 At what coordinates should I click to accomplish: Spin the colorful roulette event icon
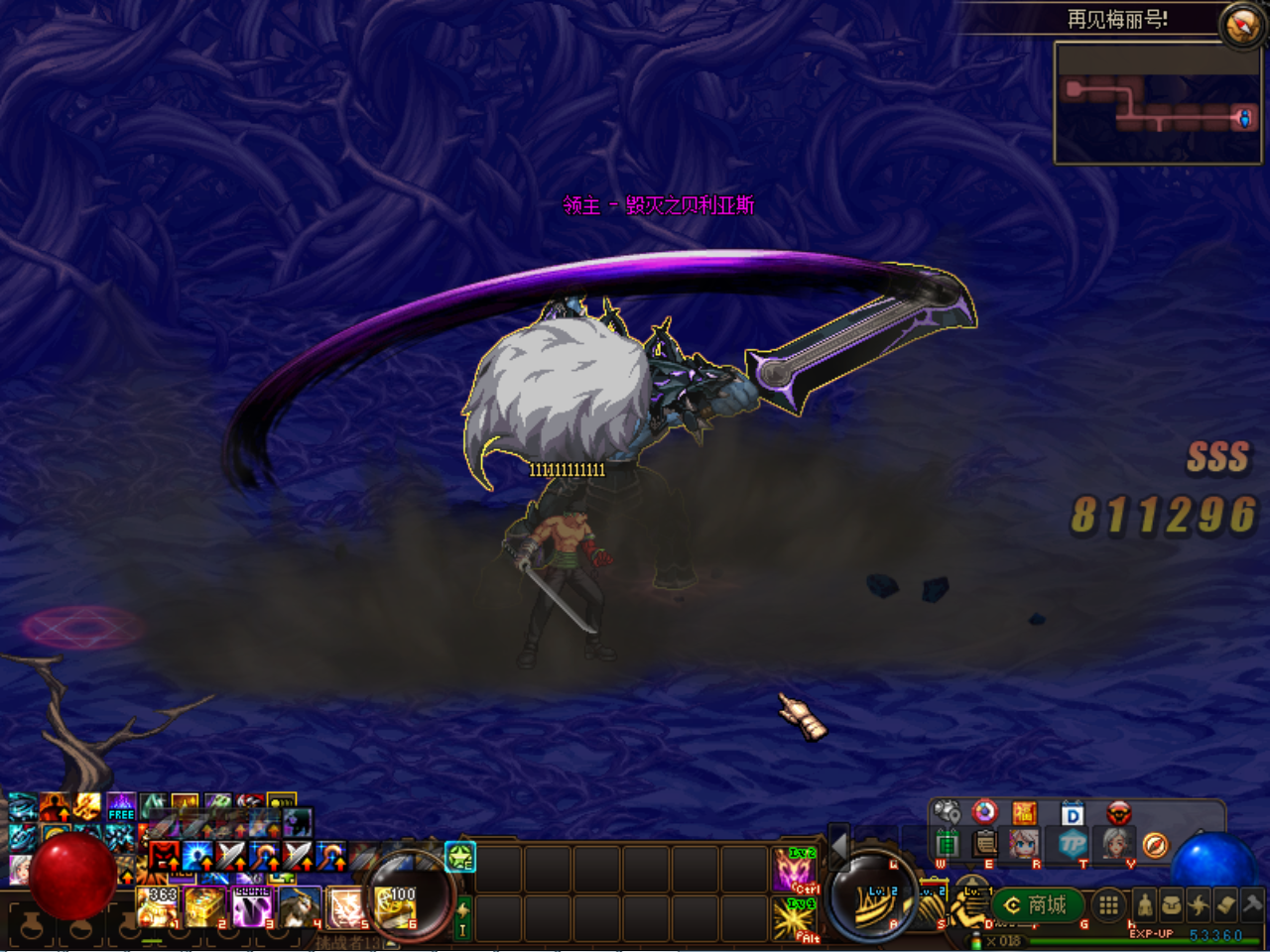(x=983, y=812)
